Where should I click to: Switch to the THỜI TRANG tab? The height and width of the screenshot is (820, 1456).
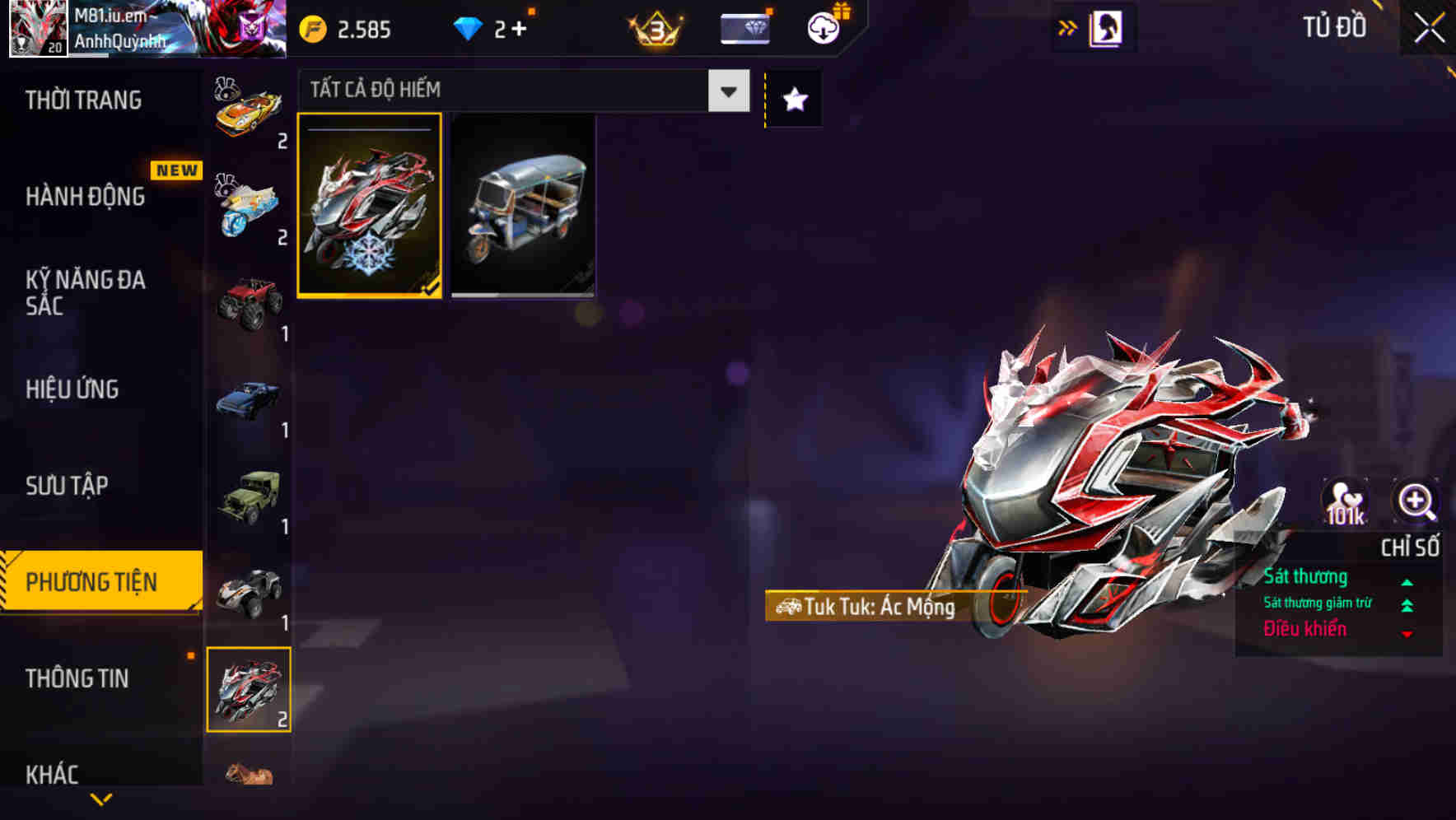click(82, 100)
